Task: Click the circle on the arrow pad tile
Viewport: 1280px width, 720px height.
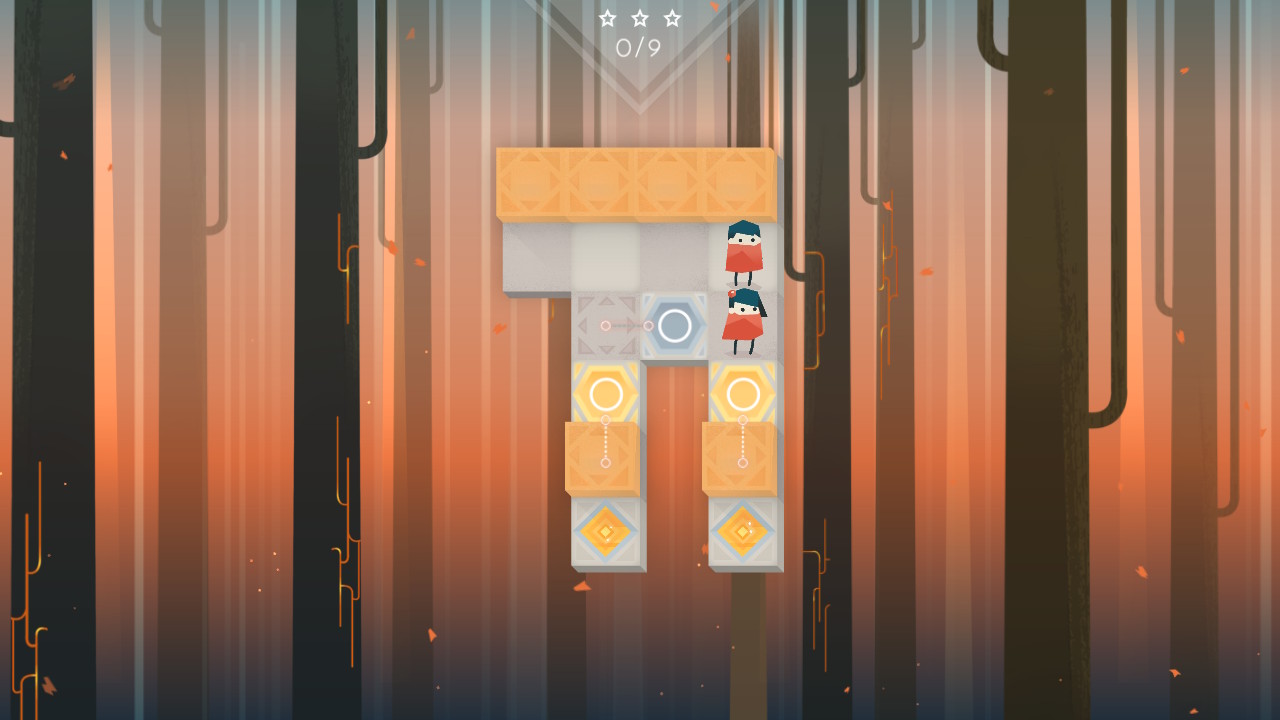Action: pyautogui.click(x=605, y=322)
